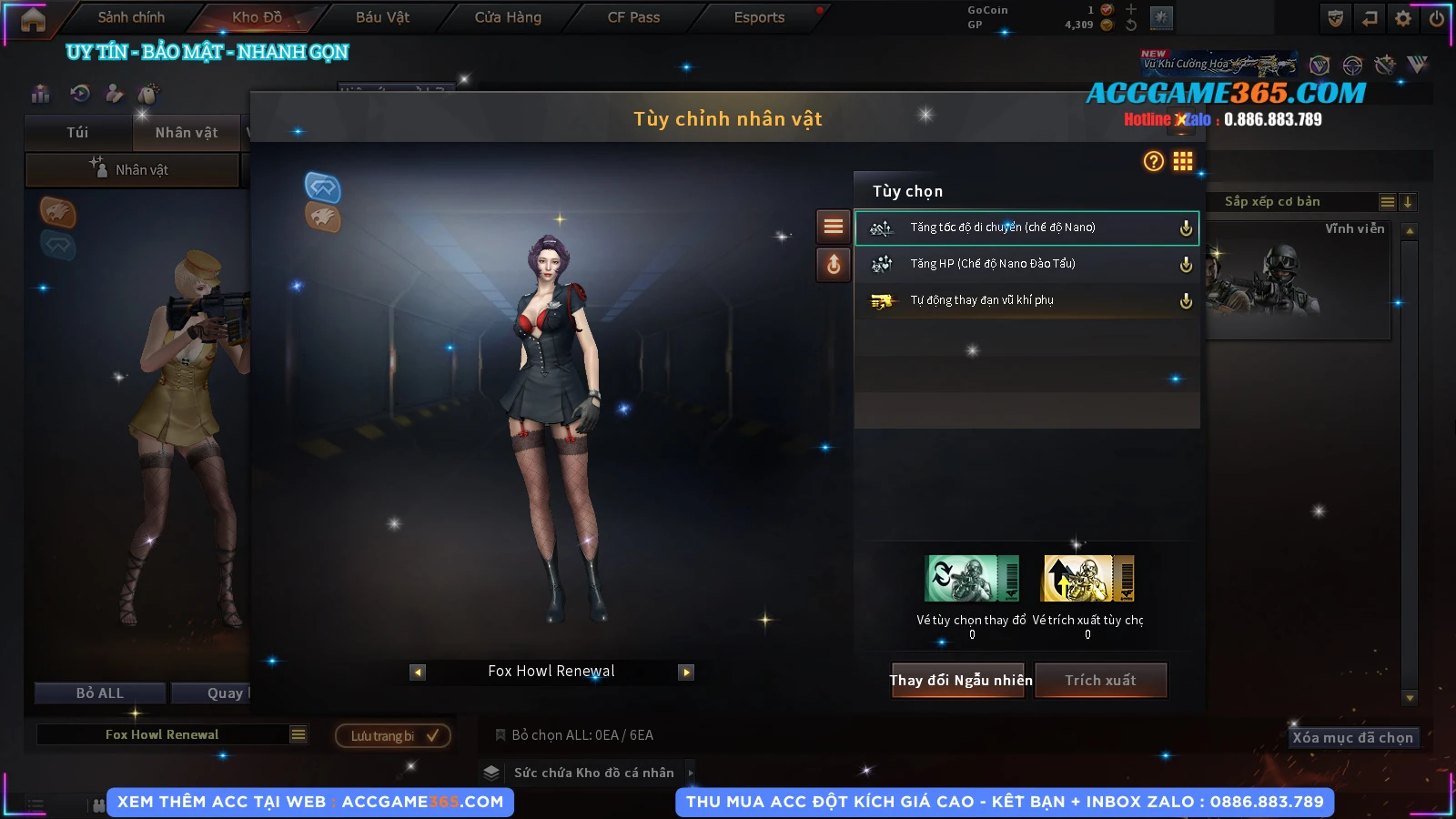The height and width of the screenshot is (819, 1456).
Task: Open the Esports tab
Action: [x=759, y=17]
